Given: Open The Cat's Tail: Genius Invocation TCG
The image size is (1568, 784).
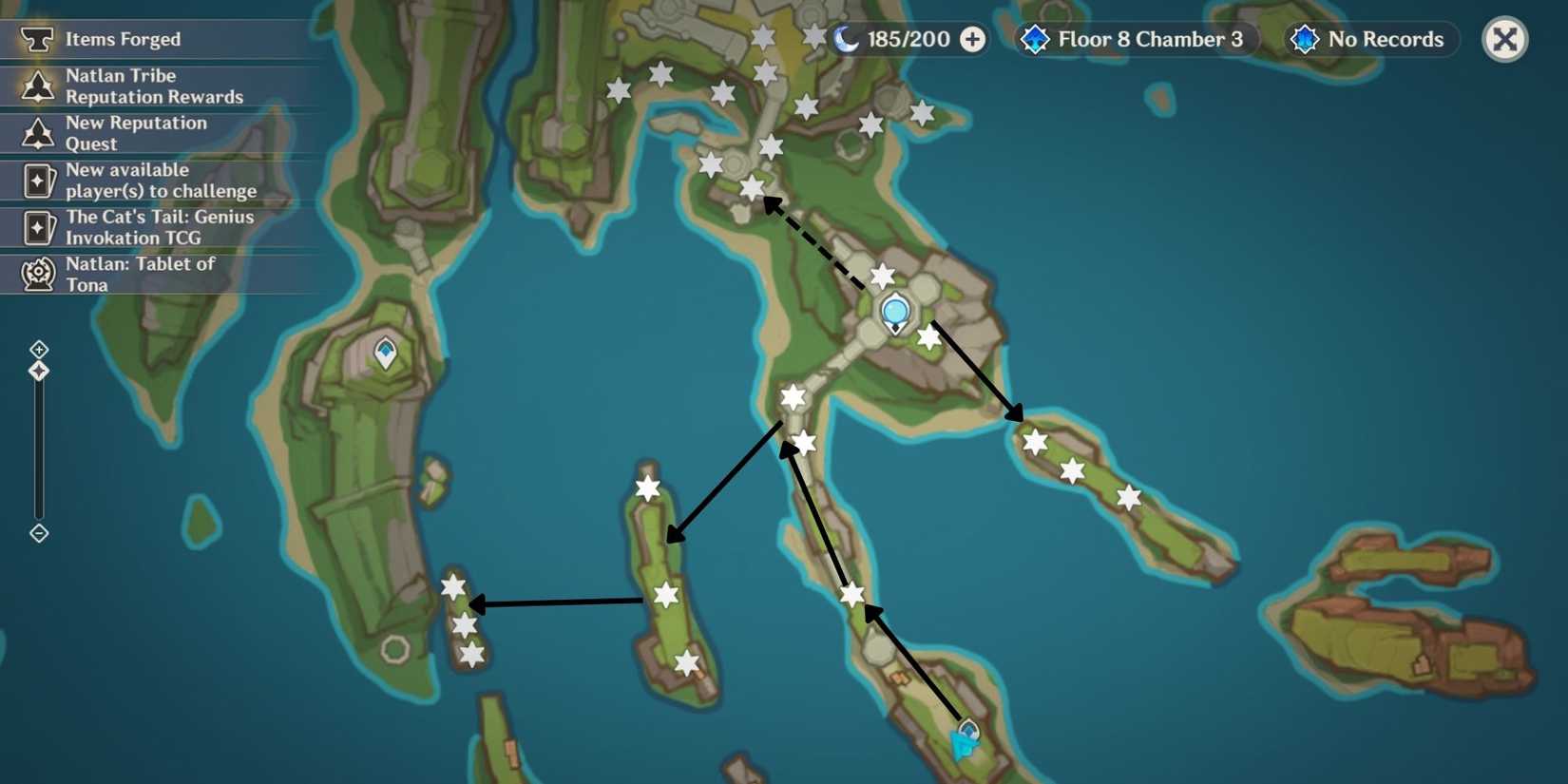Looking at the screenshot, I should (x=36, y=227).
